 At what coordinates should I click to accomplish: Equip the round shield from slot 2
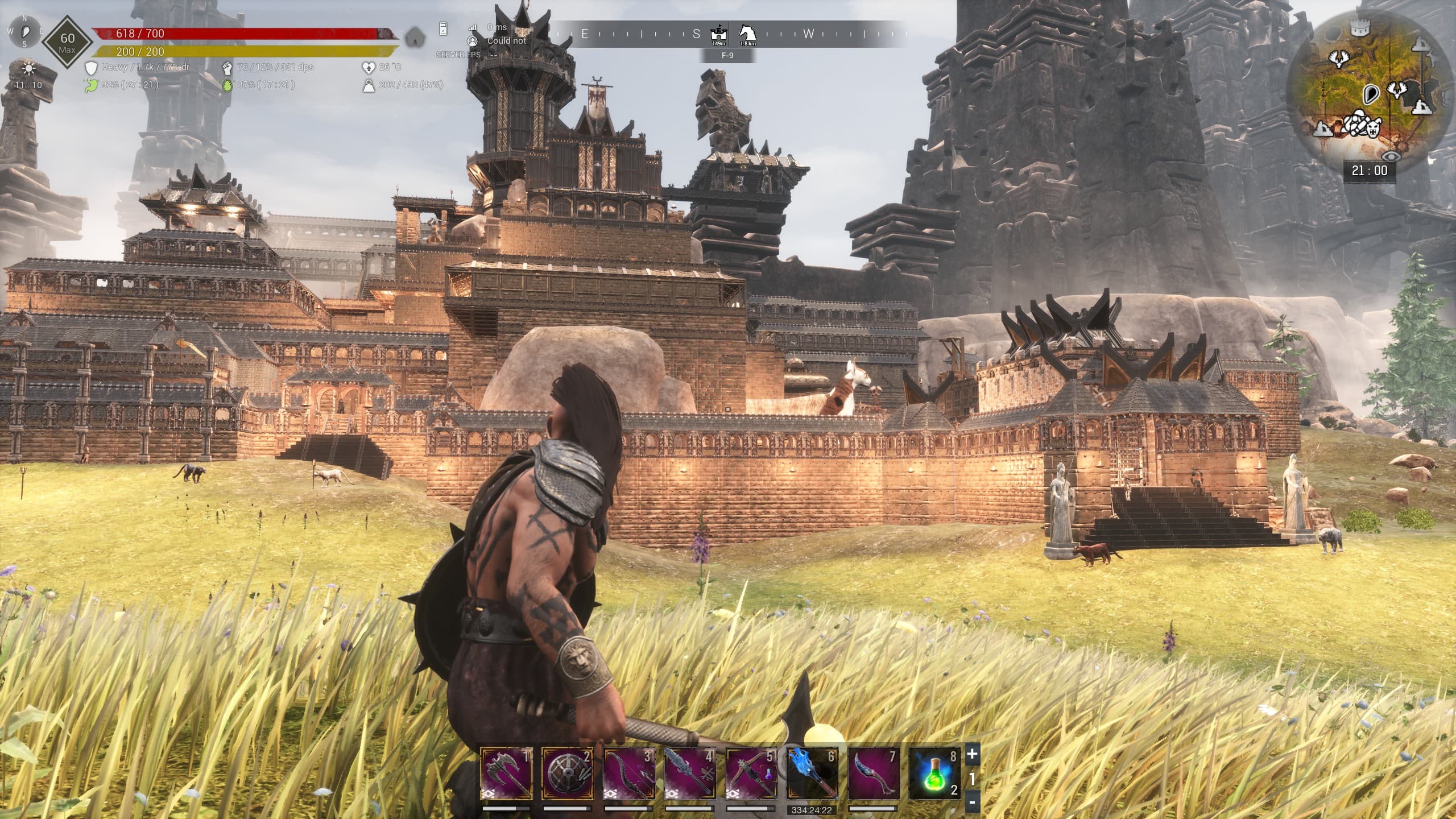568,773
